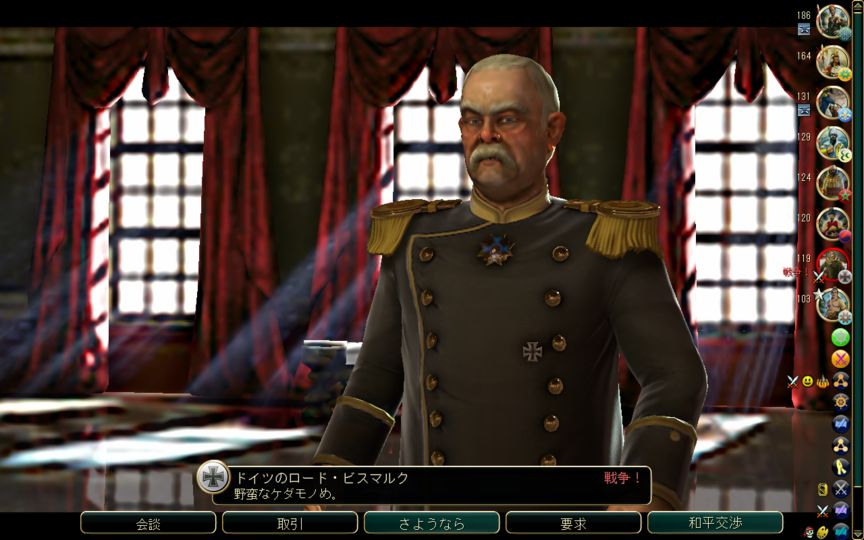Viewport: 864px width, 540px height.
Task: Click the green round city-state icon
Action: (841, 337)
